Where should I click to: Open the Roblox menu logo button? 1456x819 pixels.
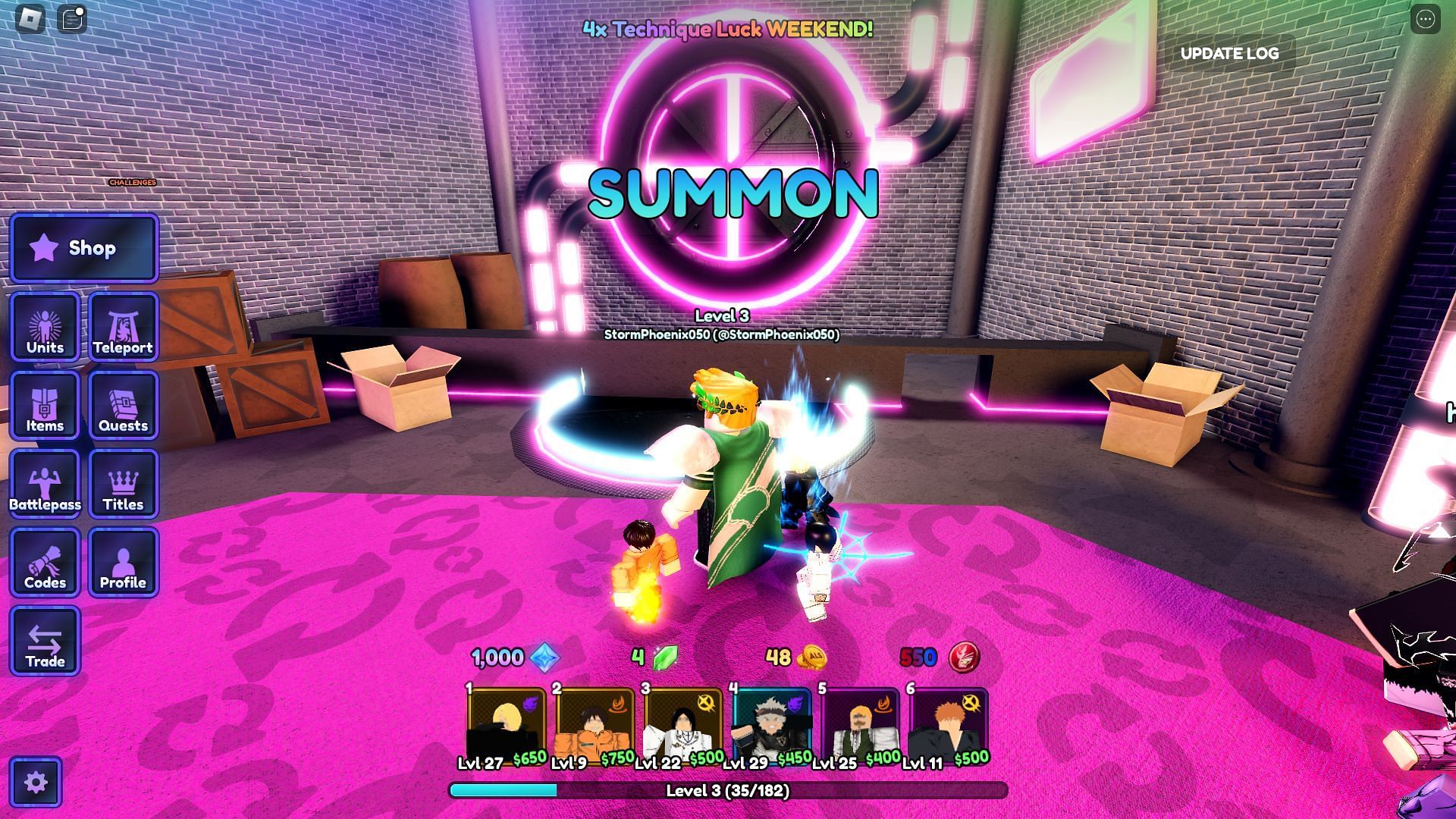[x=30, y=19]
